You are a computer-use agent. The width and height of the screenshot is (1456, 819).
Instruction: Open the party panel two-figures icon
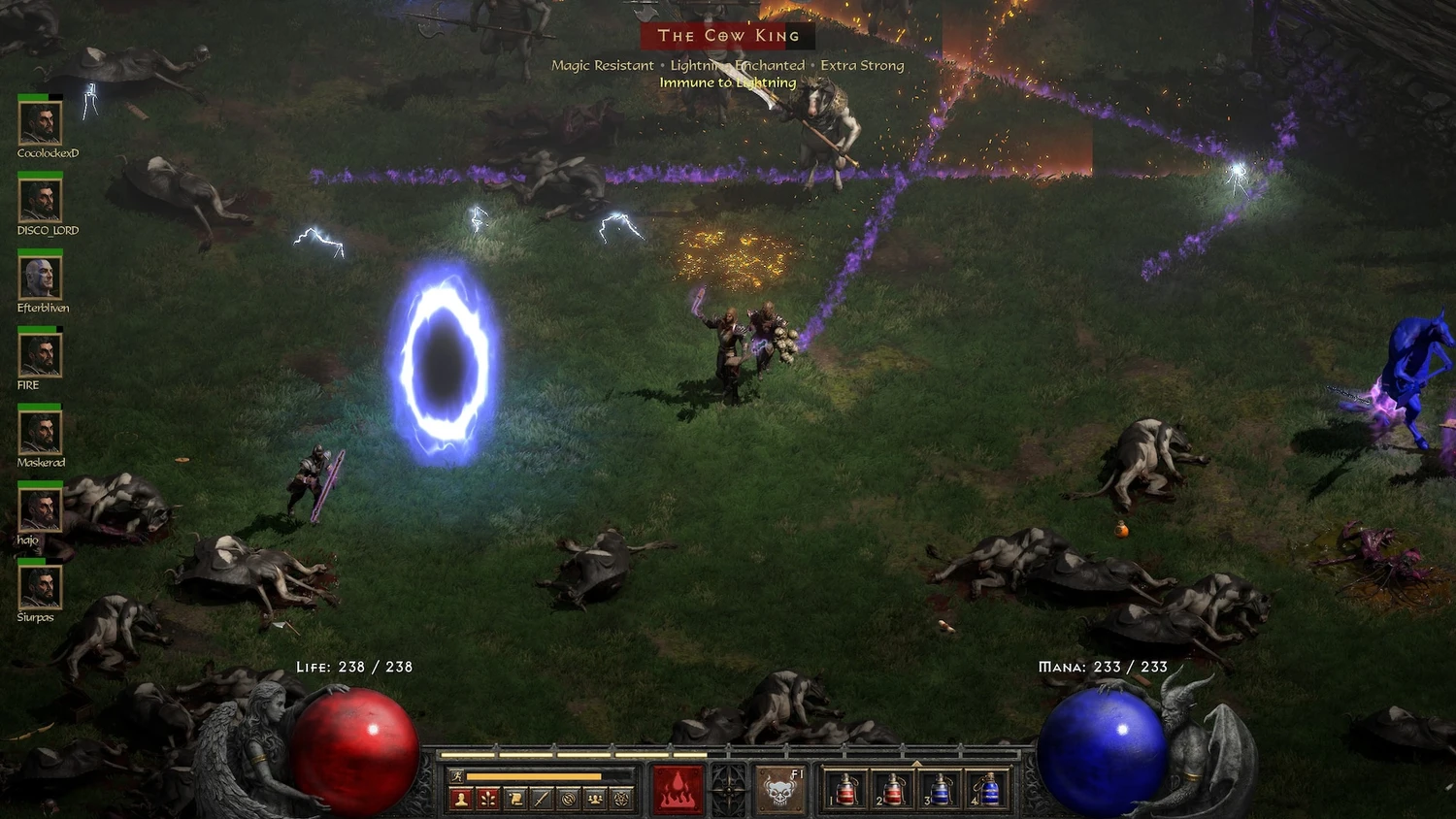(x=595, y=799)
